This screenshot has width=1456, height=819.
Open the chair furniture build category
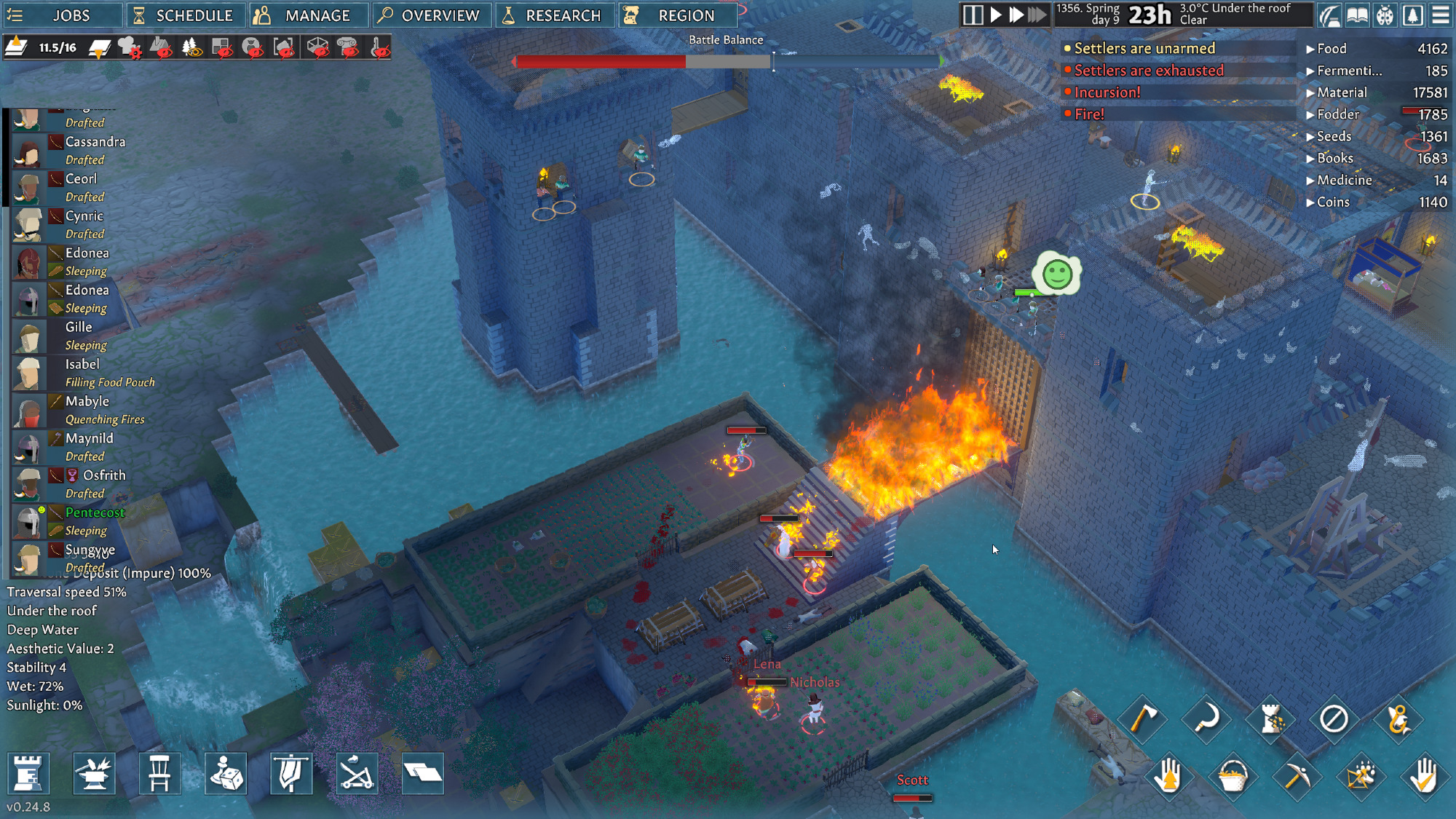[159, 773]
